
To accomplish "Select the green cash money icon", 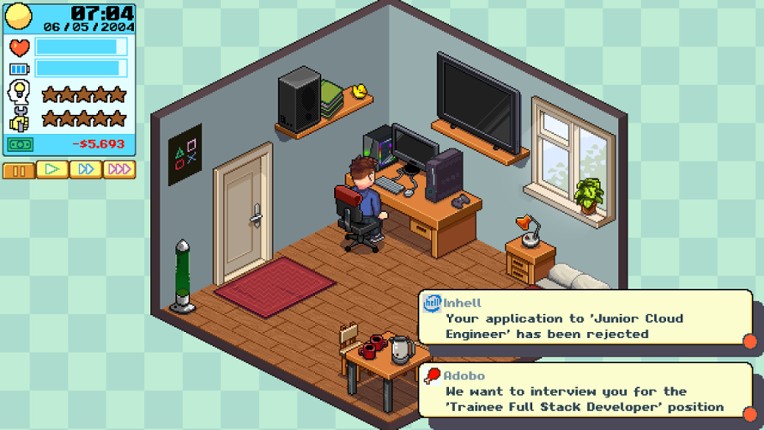I will pos(20,144).
